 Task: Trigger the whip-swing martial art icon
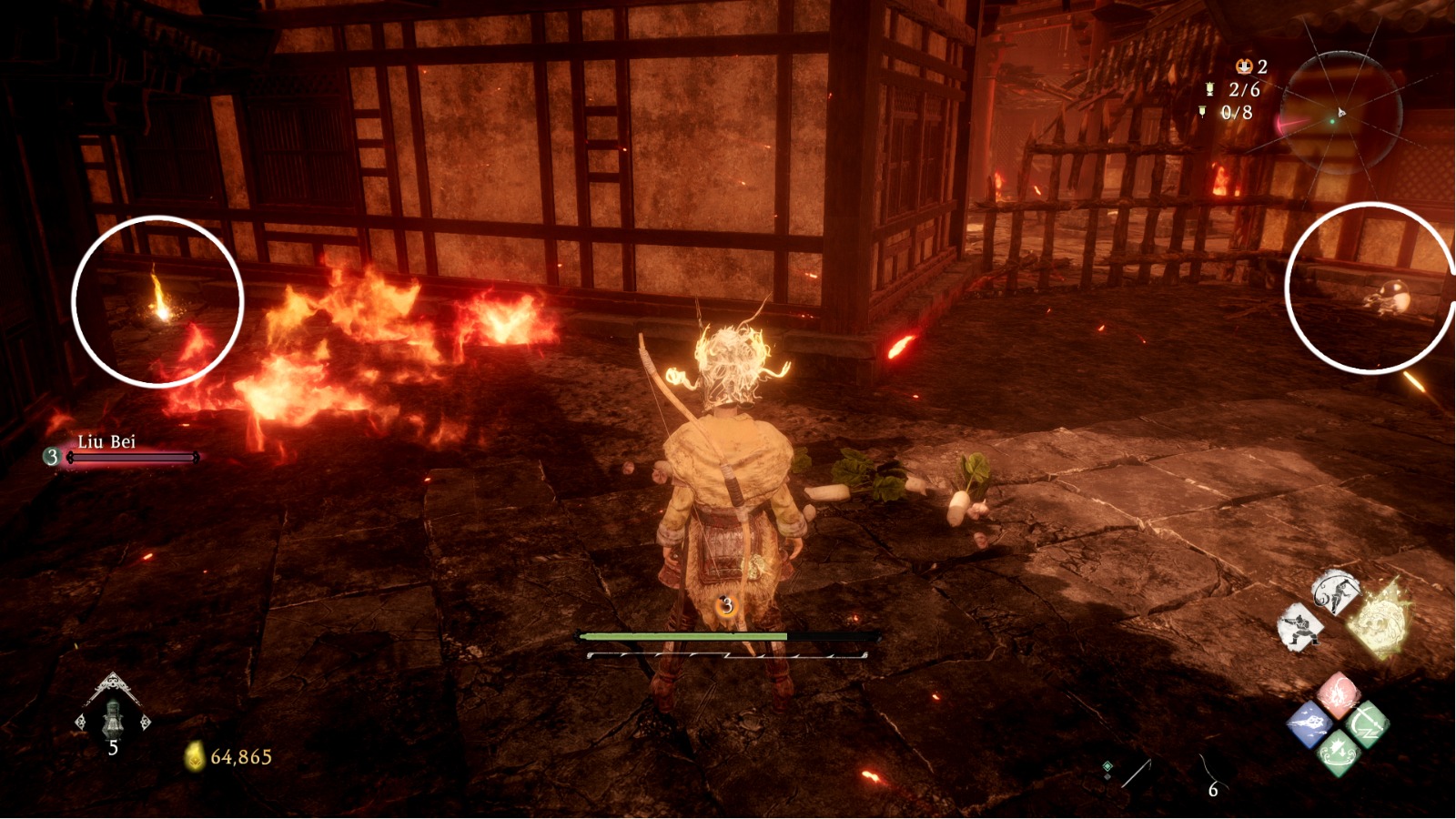[x=1335, y=591]
